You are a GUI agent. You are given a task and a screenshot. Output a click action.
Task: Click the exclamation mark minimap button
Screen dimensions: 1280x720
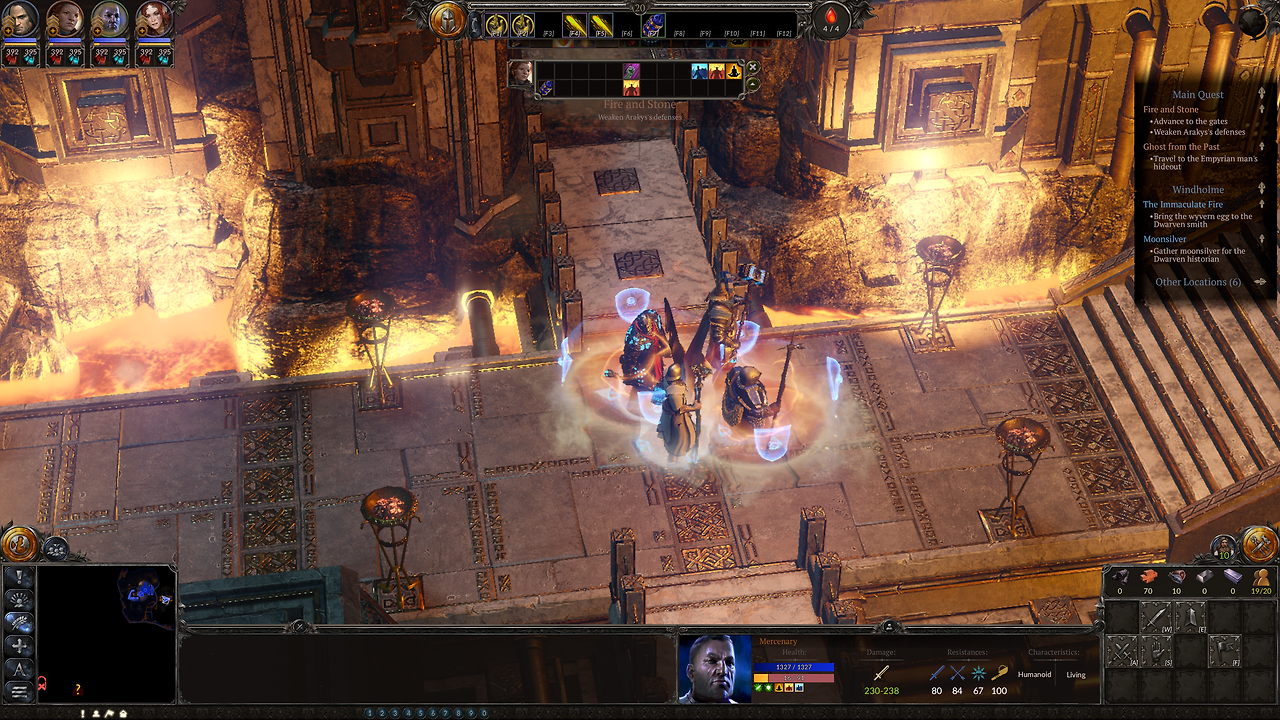click(x=19, y=578)
